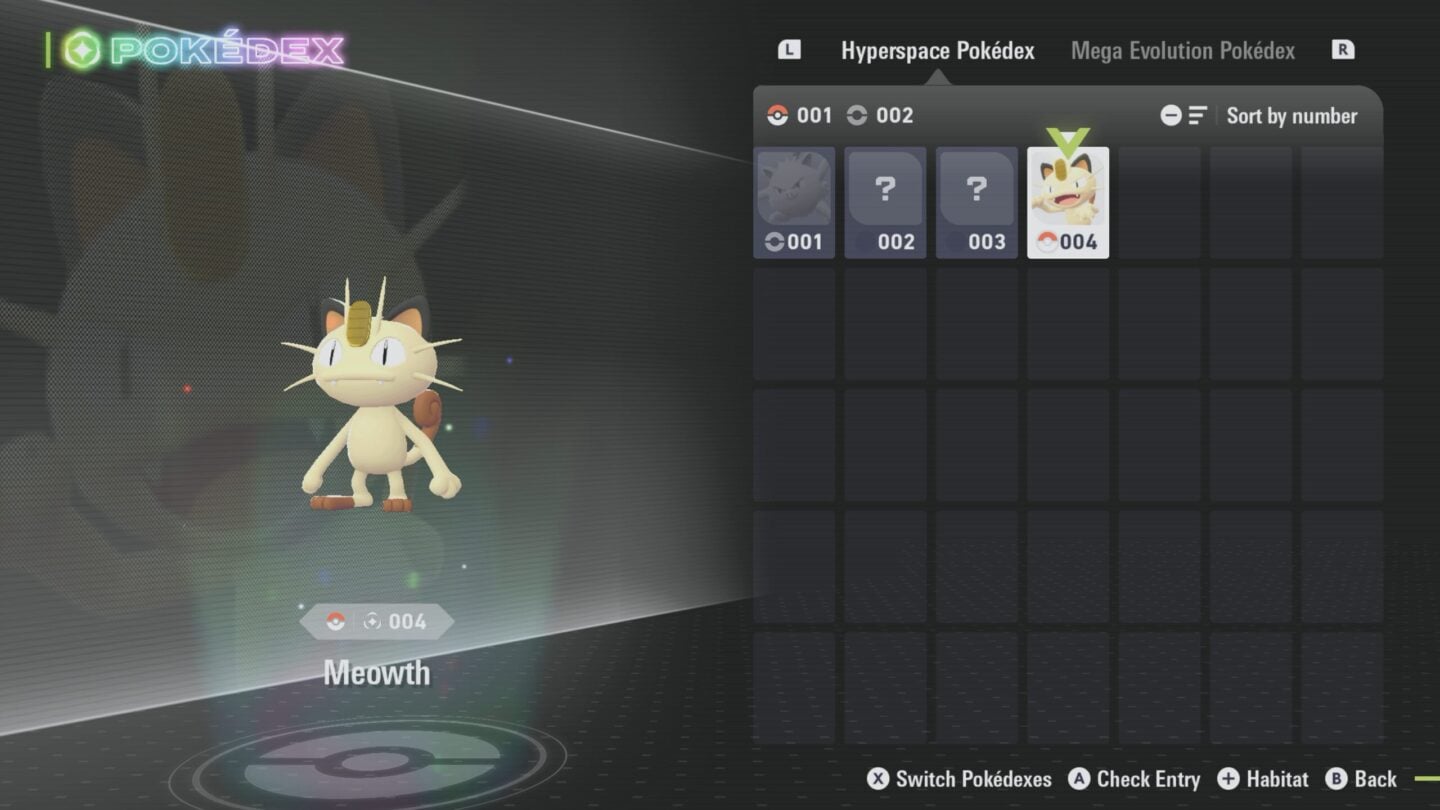
Task: Check Entry for the selected Pokémon
Action: pos(1134,779)
